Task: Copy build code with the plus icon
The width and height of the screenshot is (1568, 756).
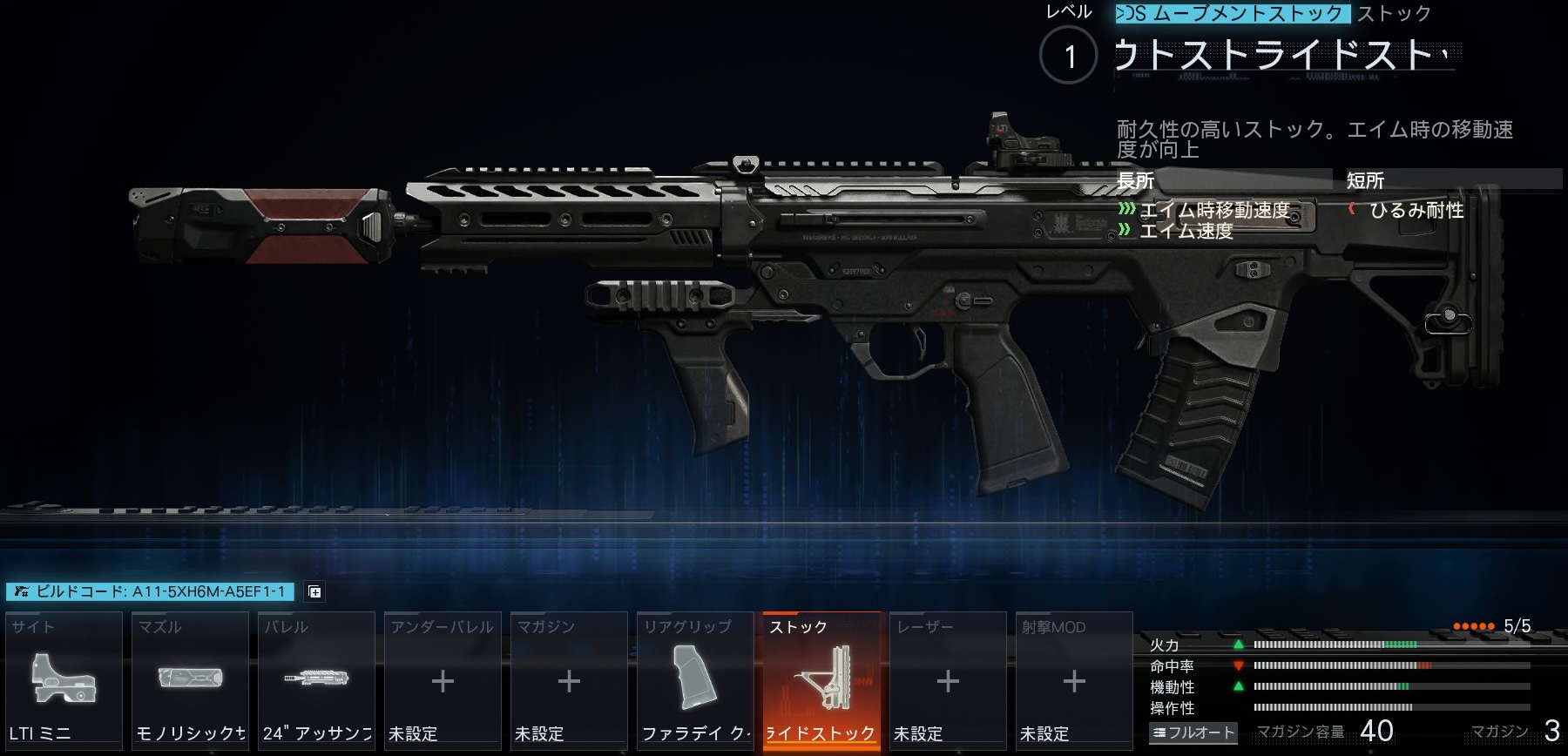Action: [x=315, y=592]
